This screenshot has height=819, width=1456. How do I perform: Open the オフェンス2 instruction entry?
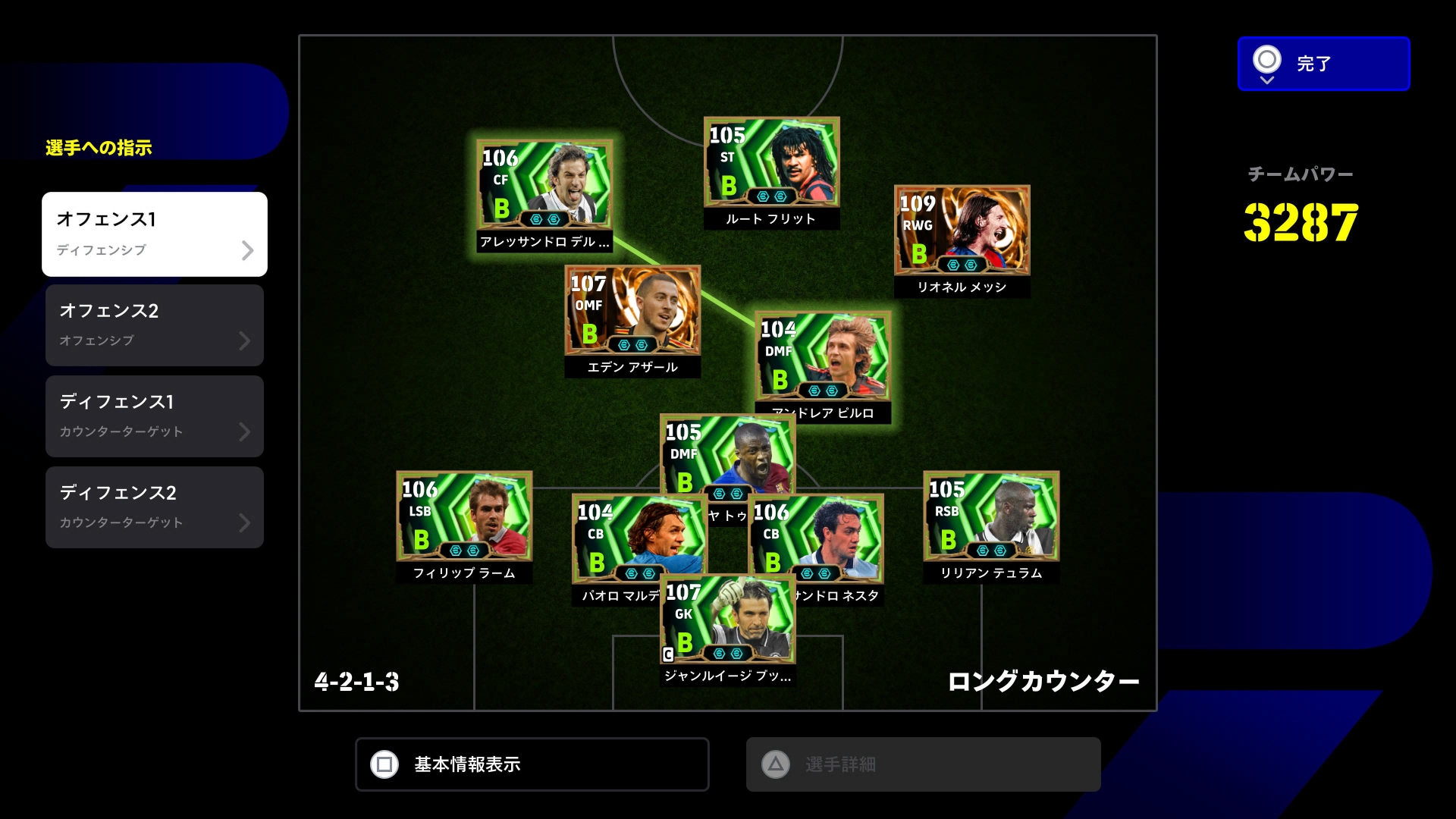click(155, 325)
